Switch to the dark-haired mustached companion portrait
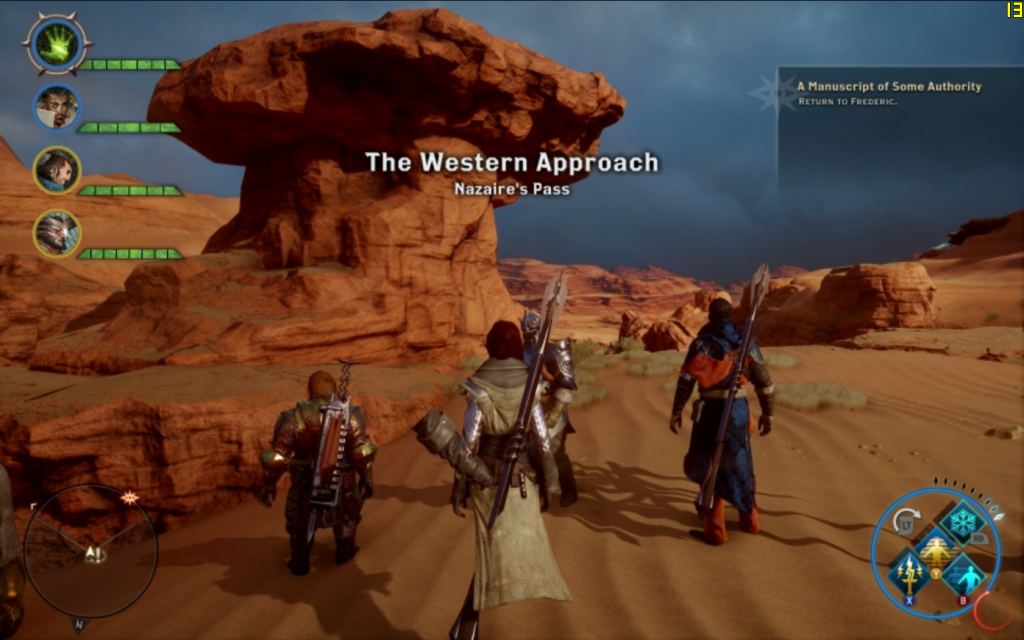 click(56, 107)
